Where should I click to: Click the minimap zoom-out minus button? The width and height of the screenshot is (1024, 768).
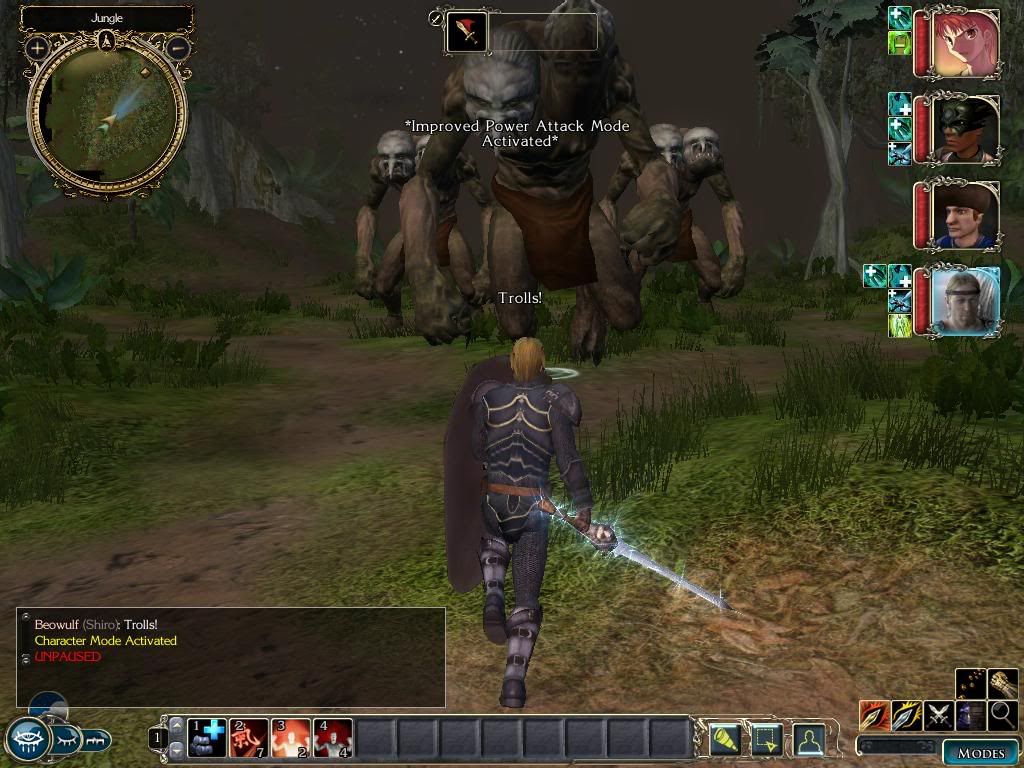[x=177, y=47]
